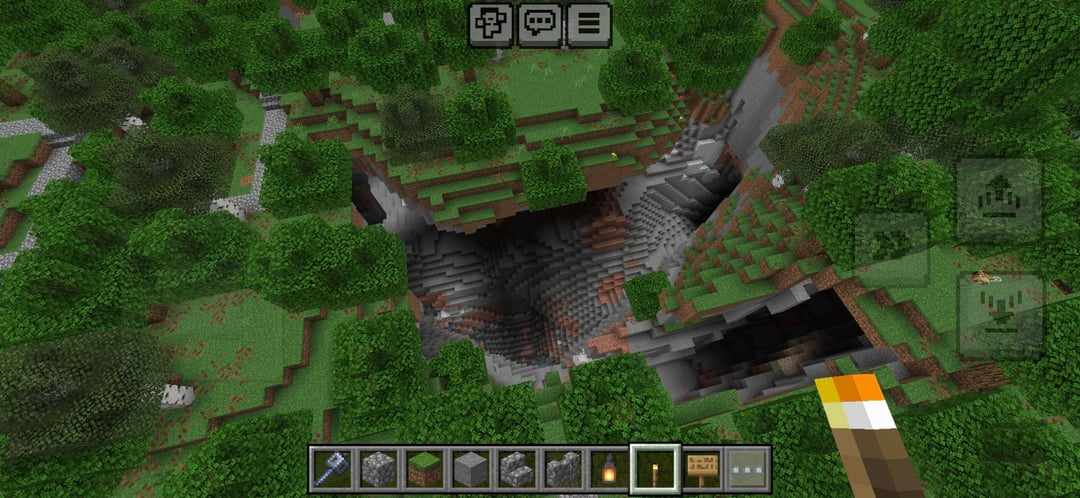Open inventory with the three-dots button
Viewport: 1080px width, 498px height.
pyautogui.click(x=748, y=468)
